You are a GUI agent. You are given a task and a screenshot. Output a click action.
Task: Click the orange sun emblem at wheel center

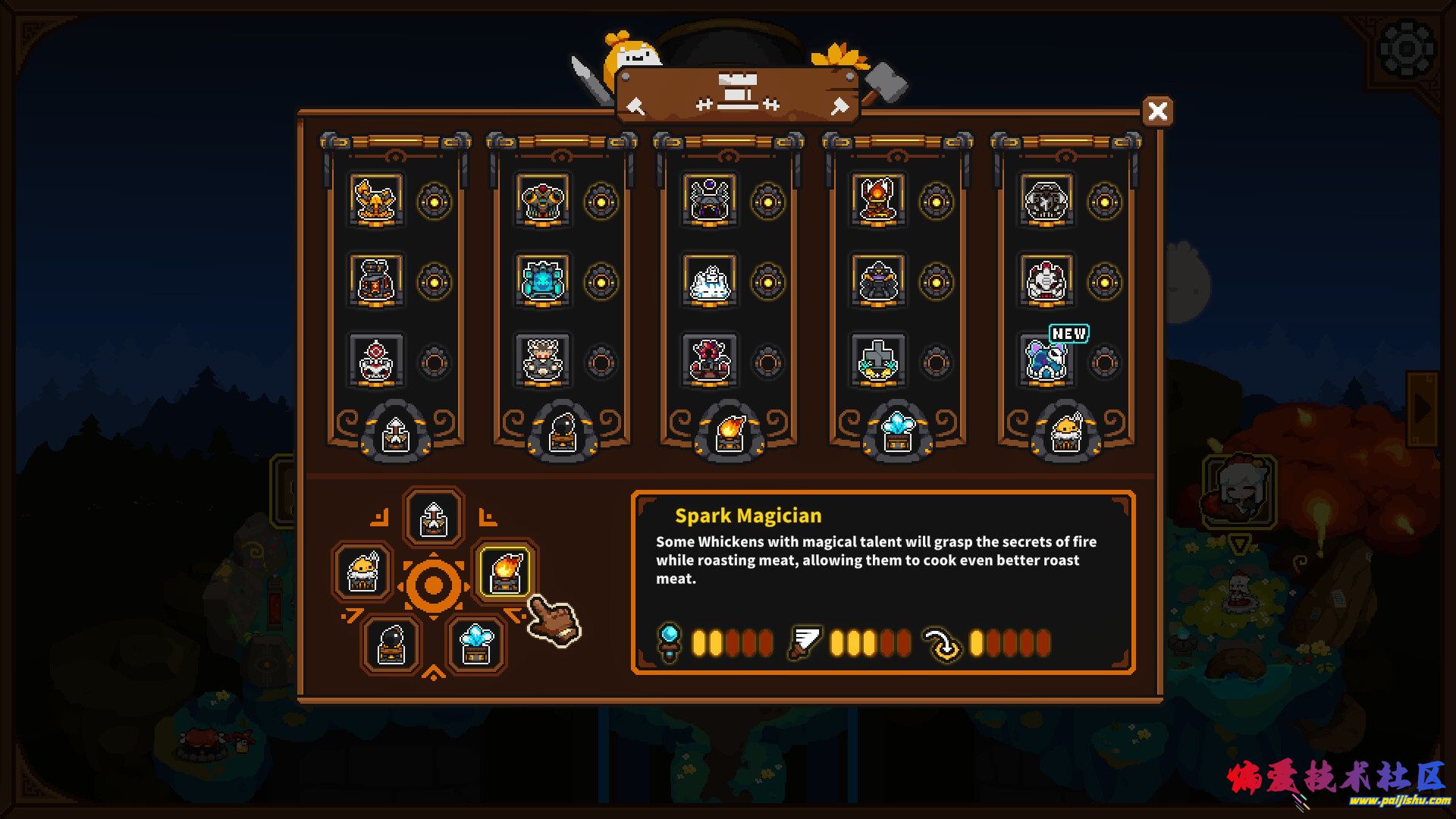(x=433, y=585)
